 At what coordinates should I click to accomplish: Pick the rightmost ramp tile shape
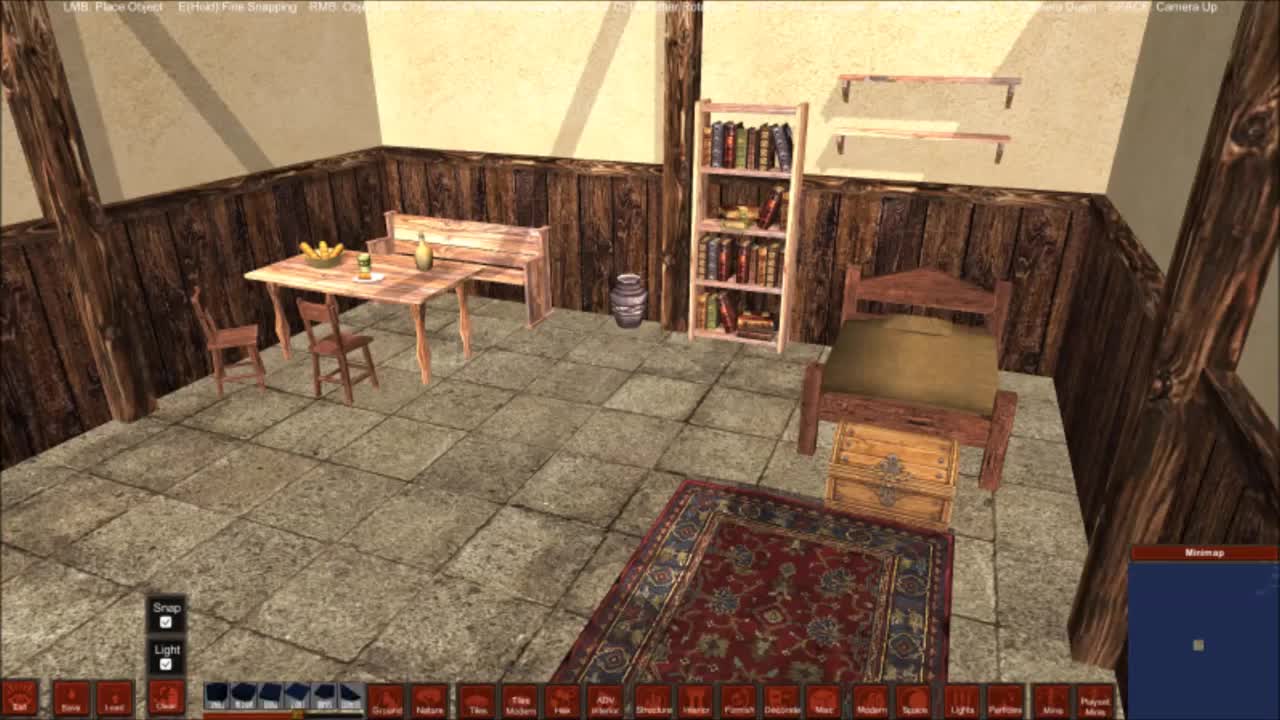pos(352,697)
